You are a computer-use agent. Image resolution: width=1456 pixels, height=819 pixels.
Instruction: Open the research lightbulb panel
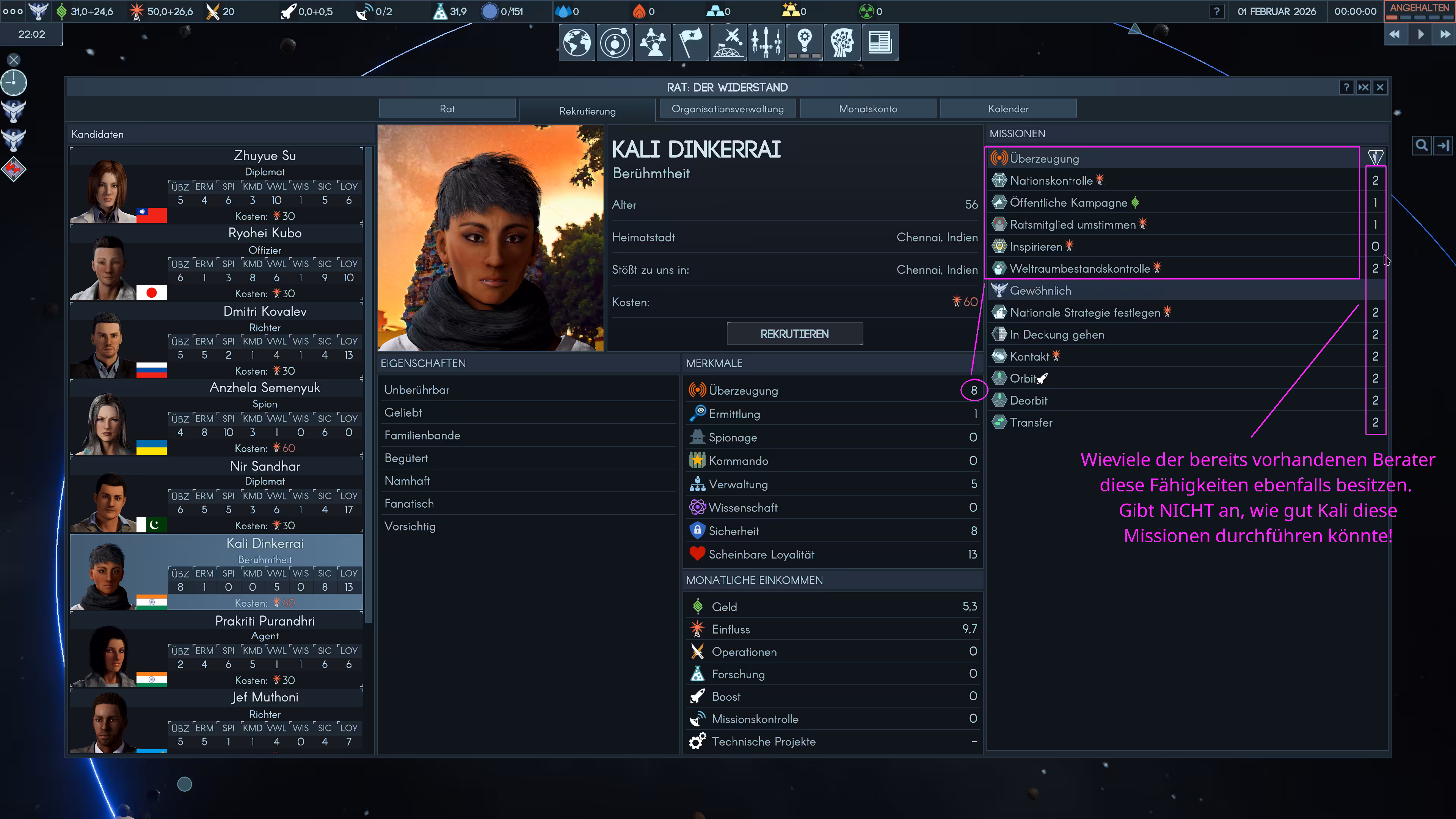804,42
